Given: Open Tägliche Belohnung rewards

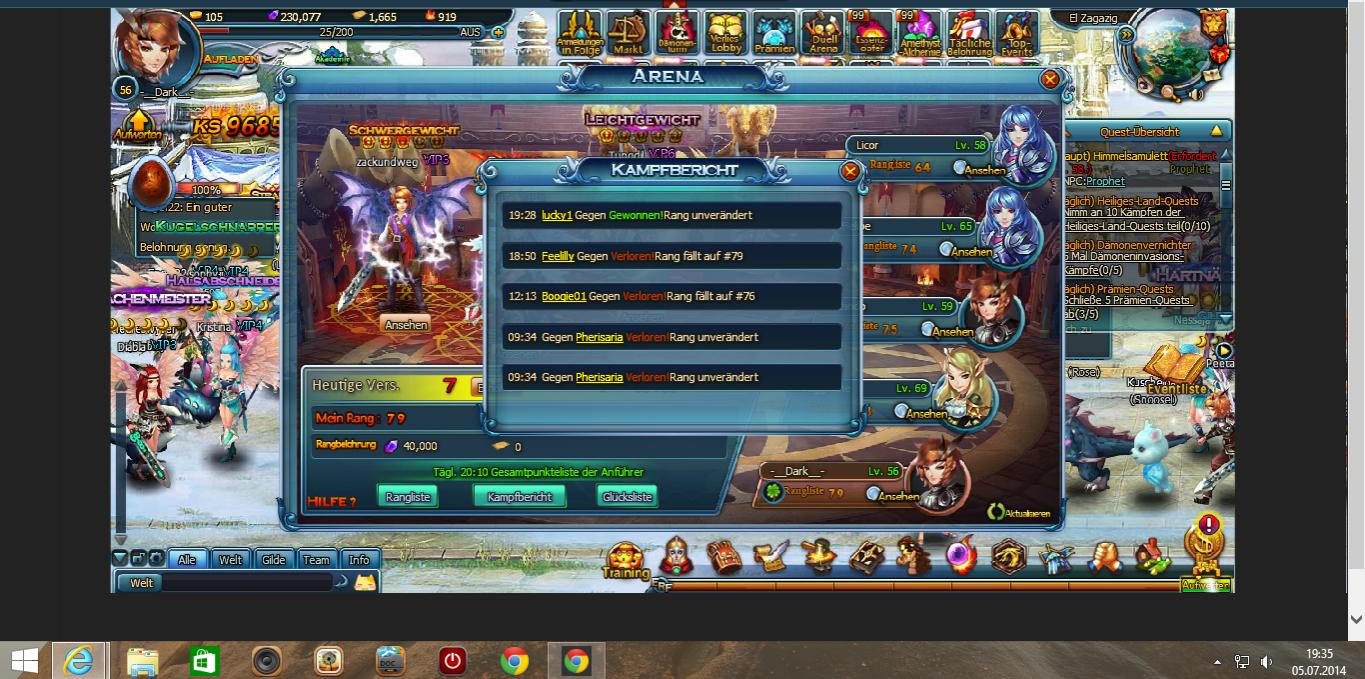Looking at the screenshot, I should [968, 34].
